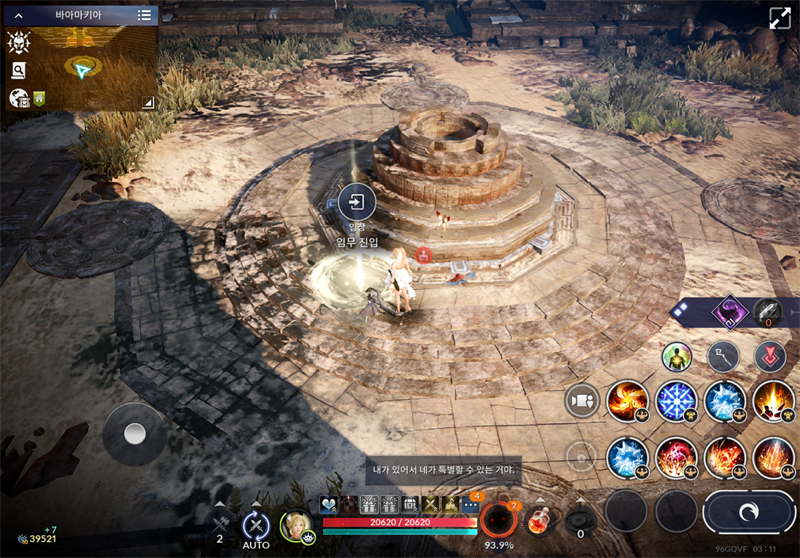This screenshot has height=558, width=800.
Task: Tap the 임무 진입 mission entry button
Action: point(356,203)
